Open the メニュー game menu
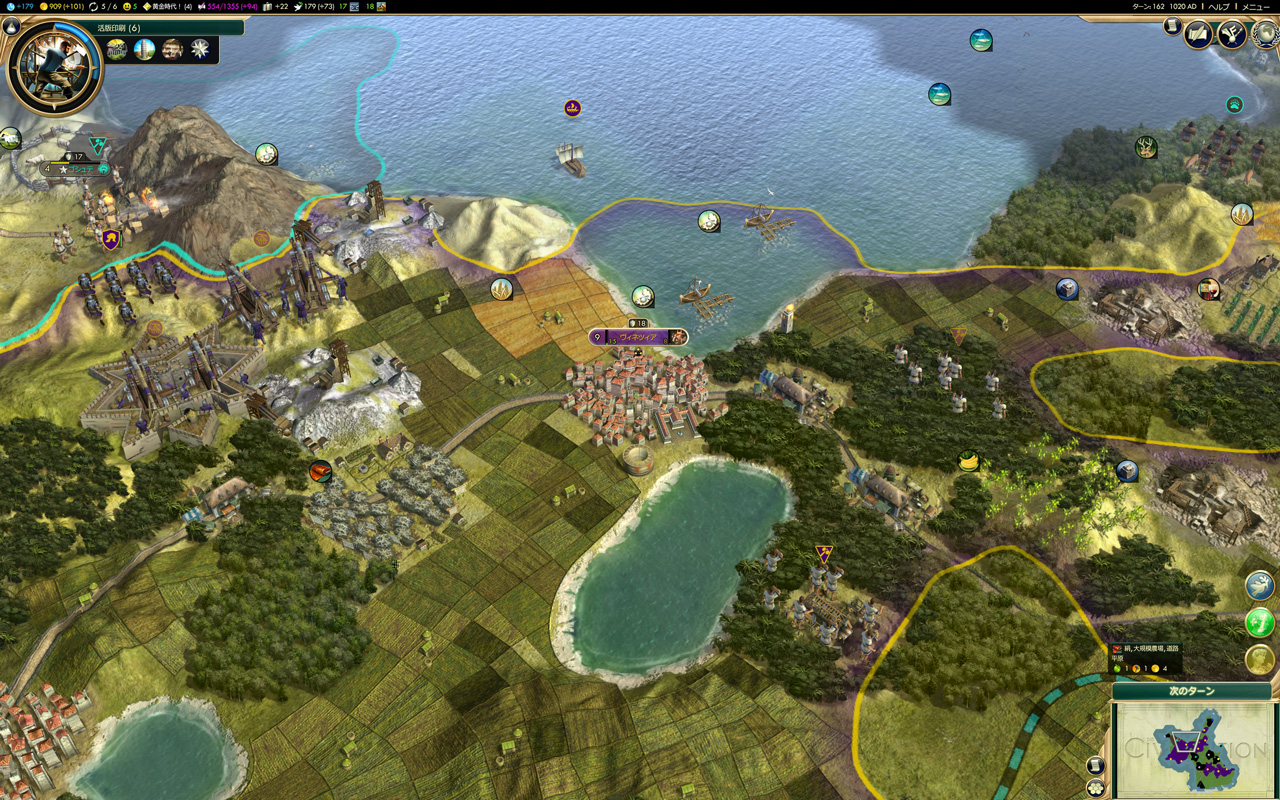1280x800 pixels. pos(1255,7)
